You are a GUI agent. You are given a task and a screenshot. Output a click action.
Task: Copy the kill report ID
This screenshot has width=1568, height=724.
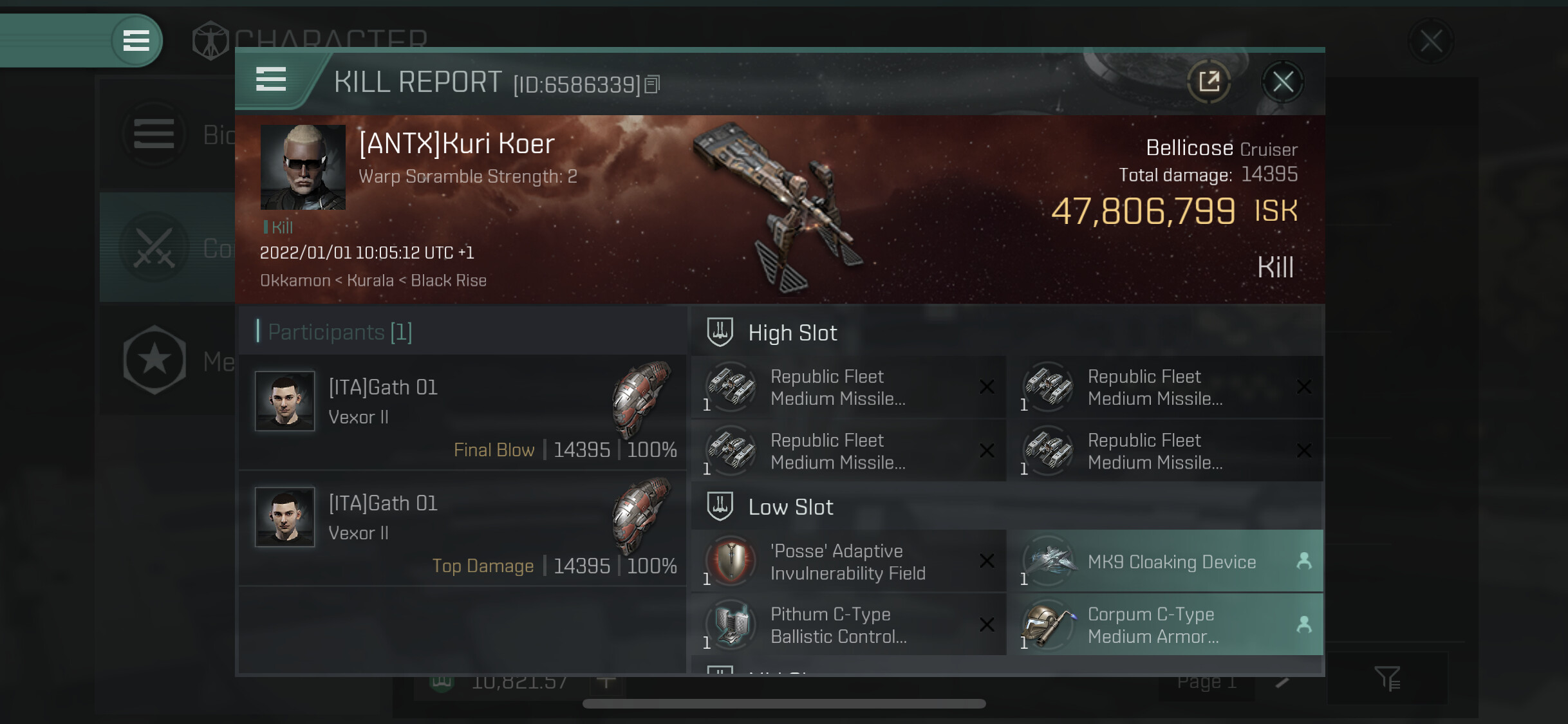652,84
